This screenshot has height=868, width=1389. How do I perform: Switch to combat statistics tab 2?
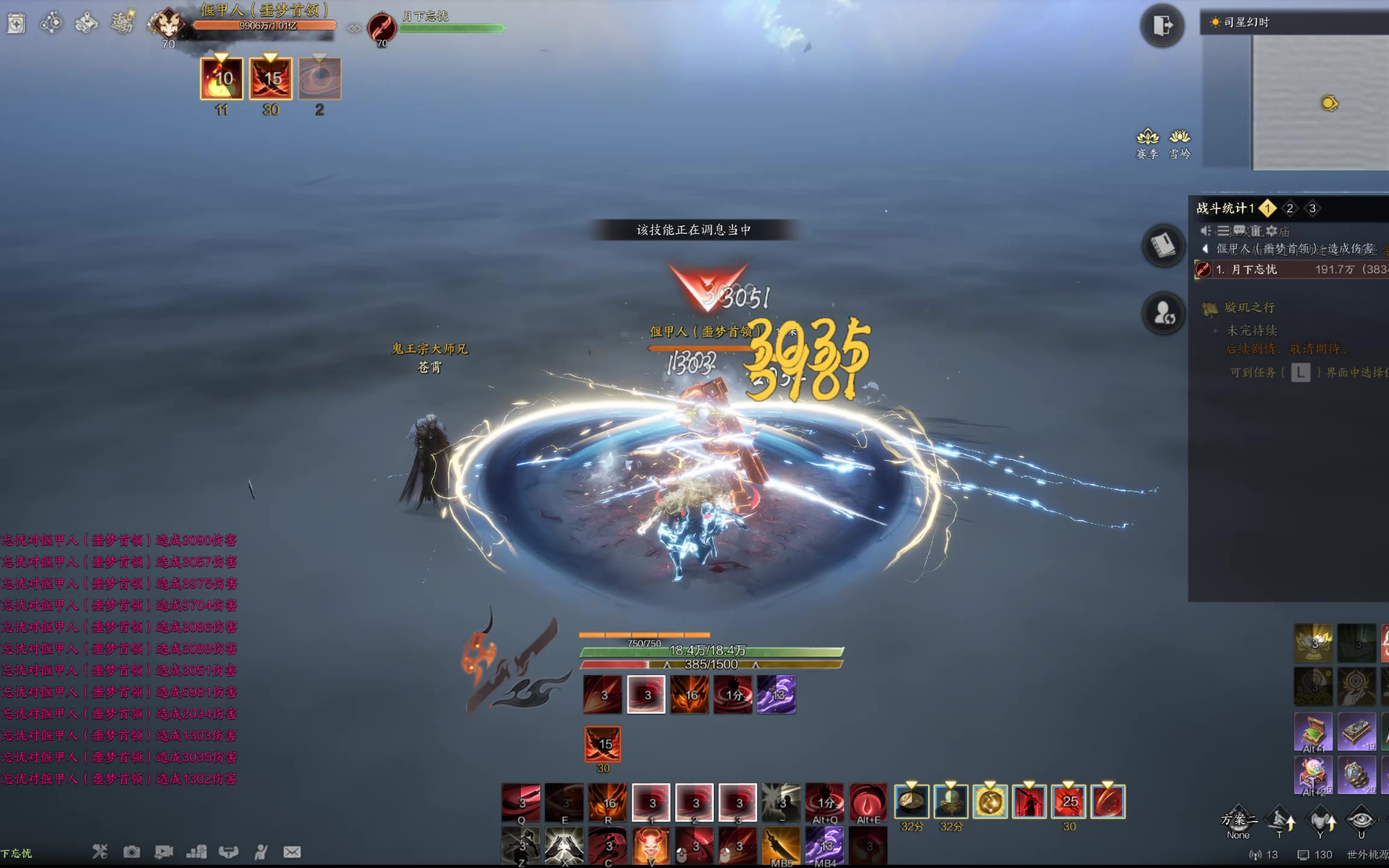coord(1289,208)
